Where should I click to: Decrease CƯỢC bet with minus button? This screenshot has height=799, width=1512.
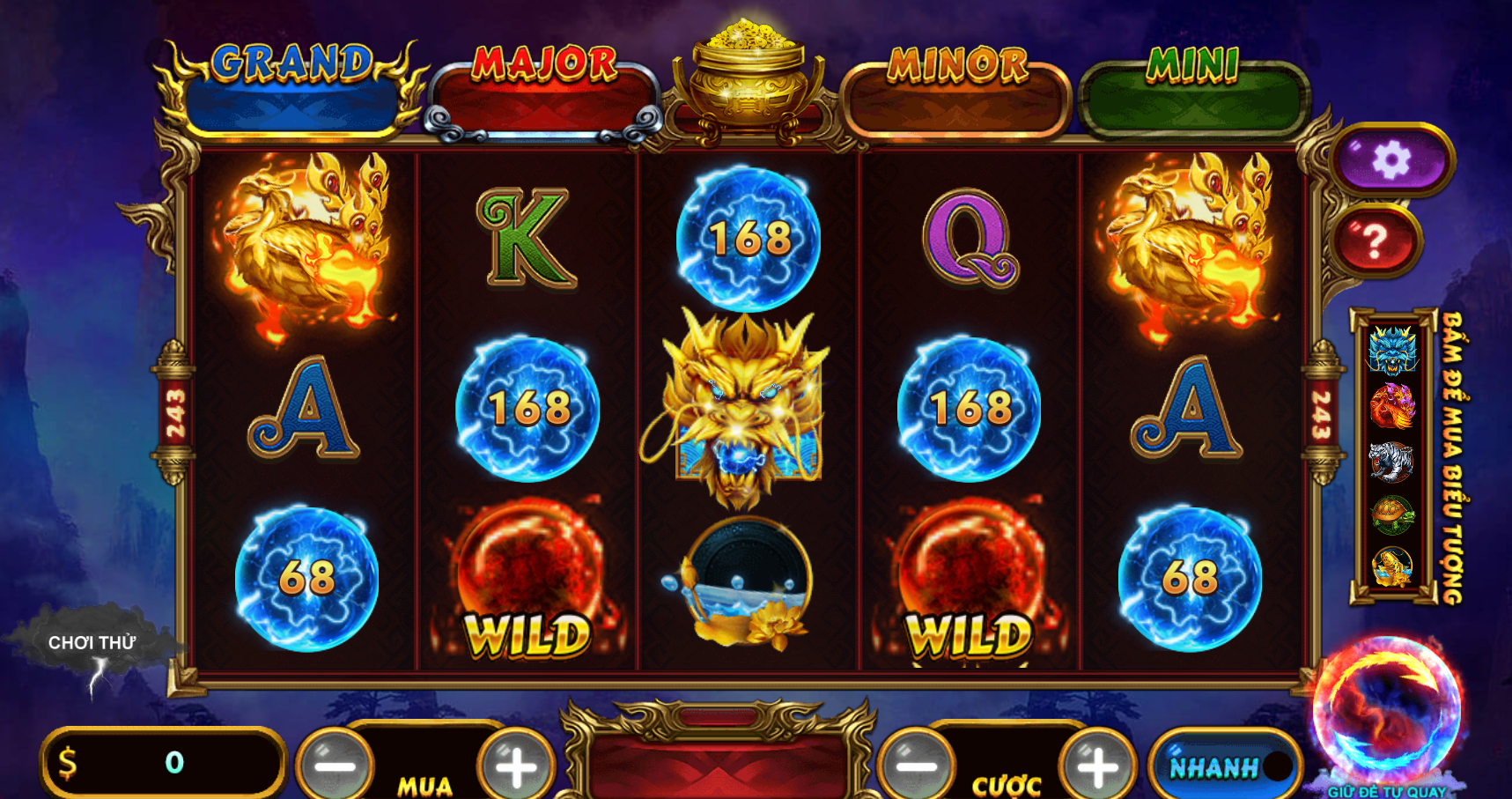click(x=918, y=765)
